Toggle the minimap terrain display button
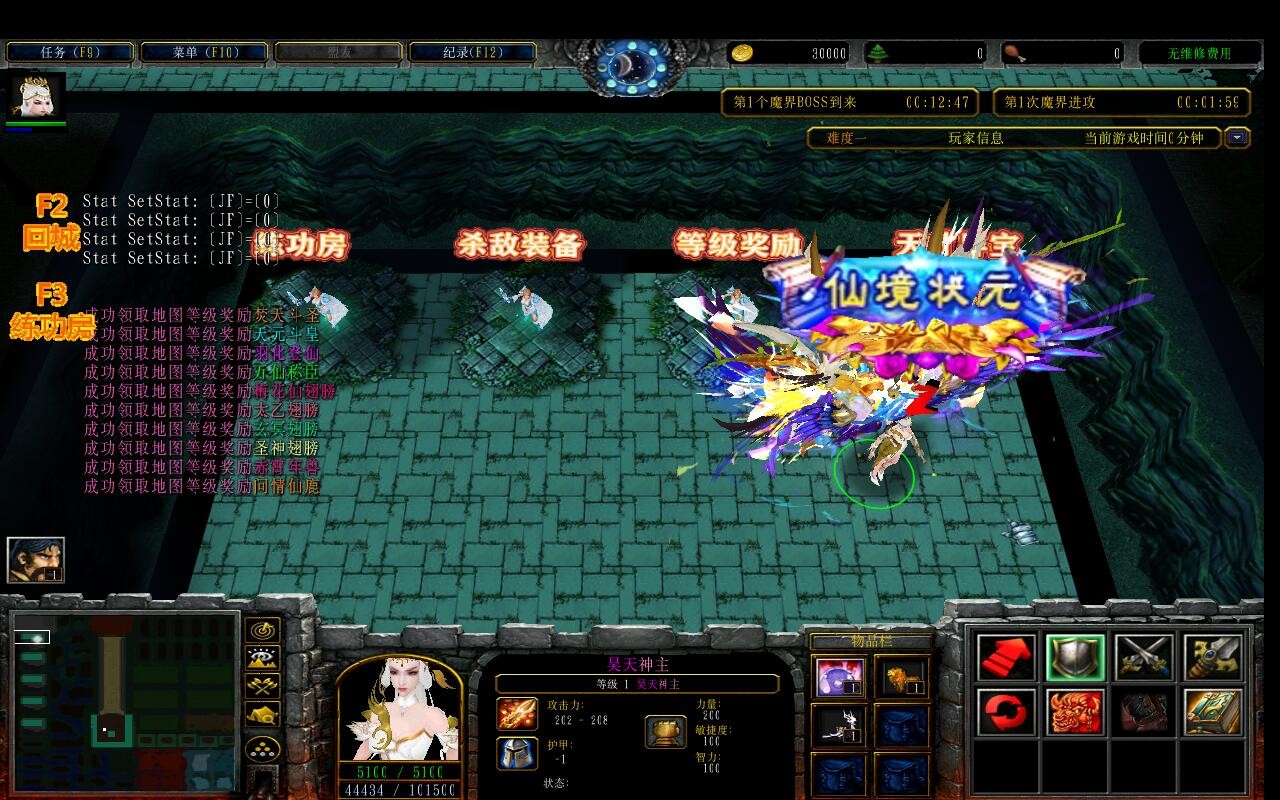Image resolution: width=1280 pixels, height=800 pixels. tap(263, 659)
